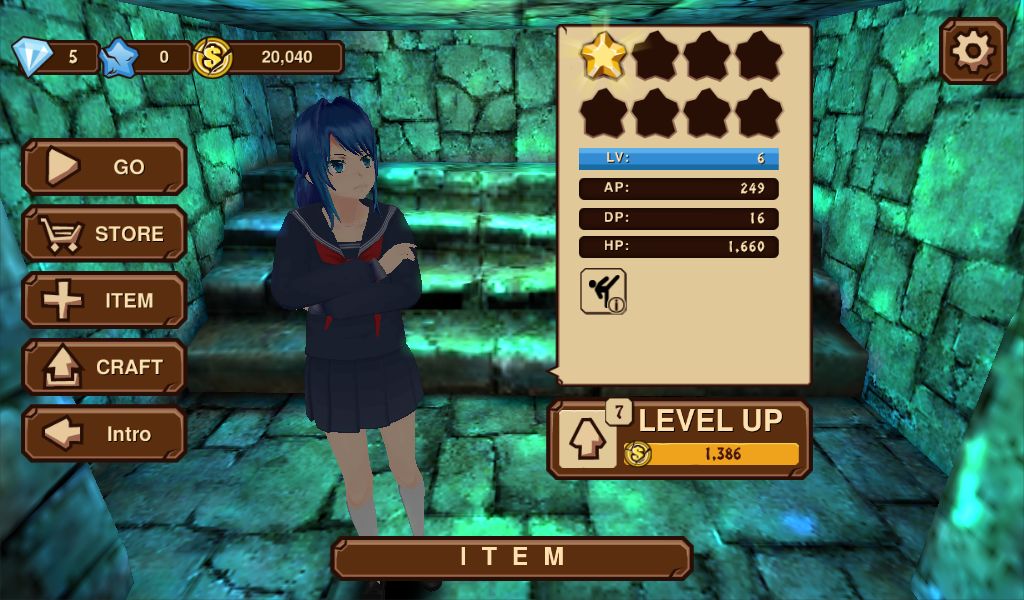Open the CRAFT menu
Image resolution: width=1024 pixels, height=600 pixels.
105,368
